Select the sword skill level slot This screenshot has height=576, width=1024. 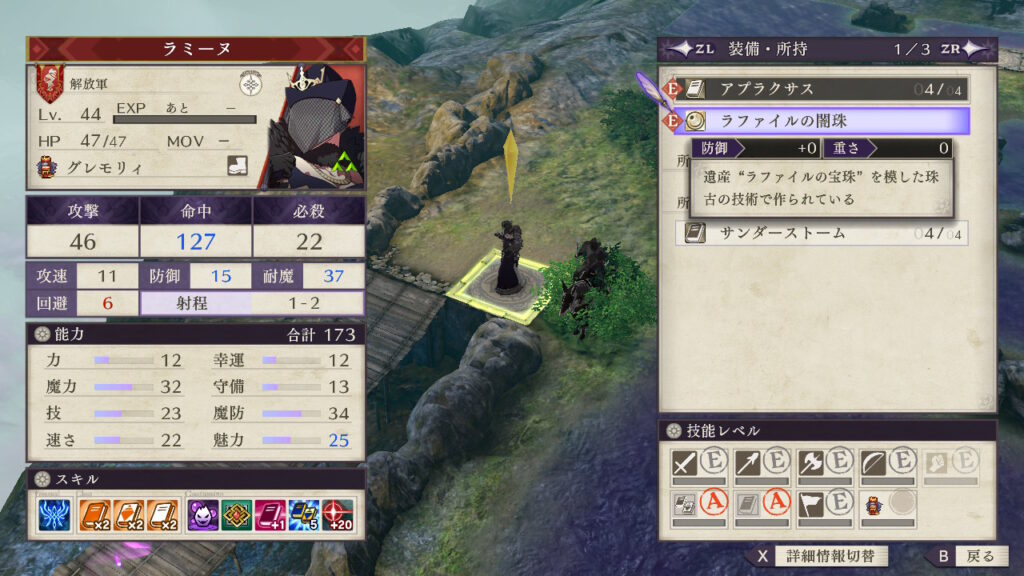(699, 463)
